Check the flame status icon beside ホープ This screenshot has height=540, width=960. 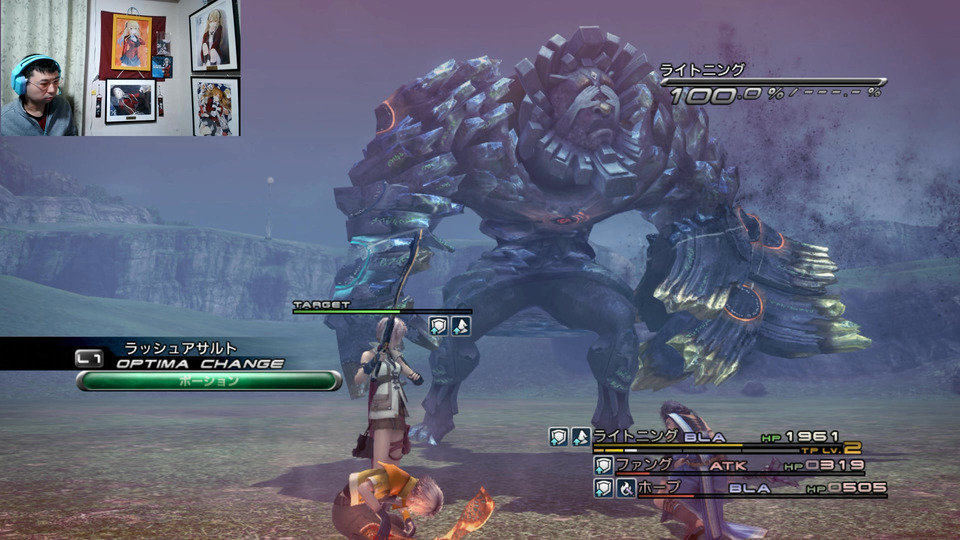[626, 488]
